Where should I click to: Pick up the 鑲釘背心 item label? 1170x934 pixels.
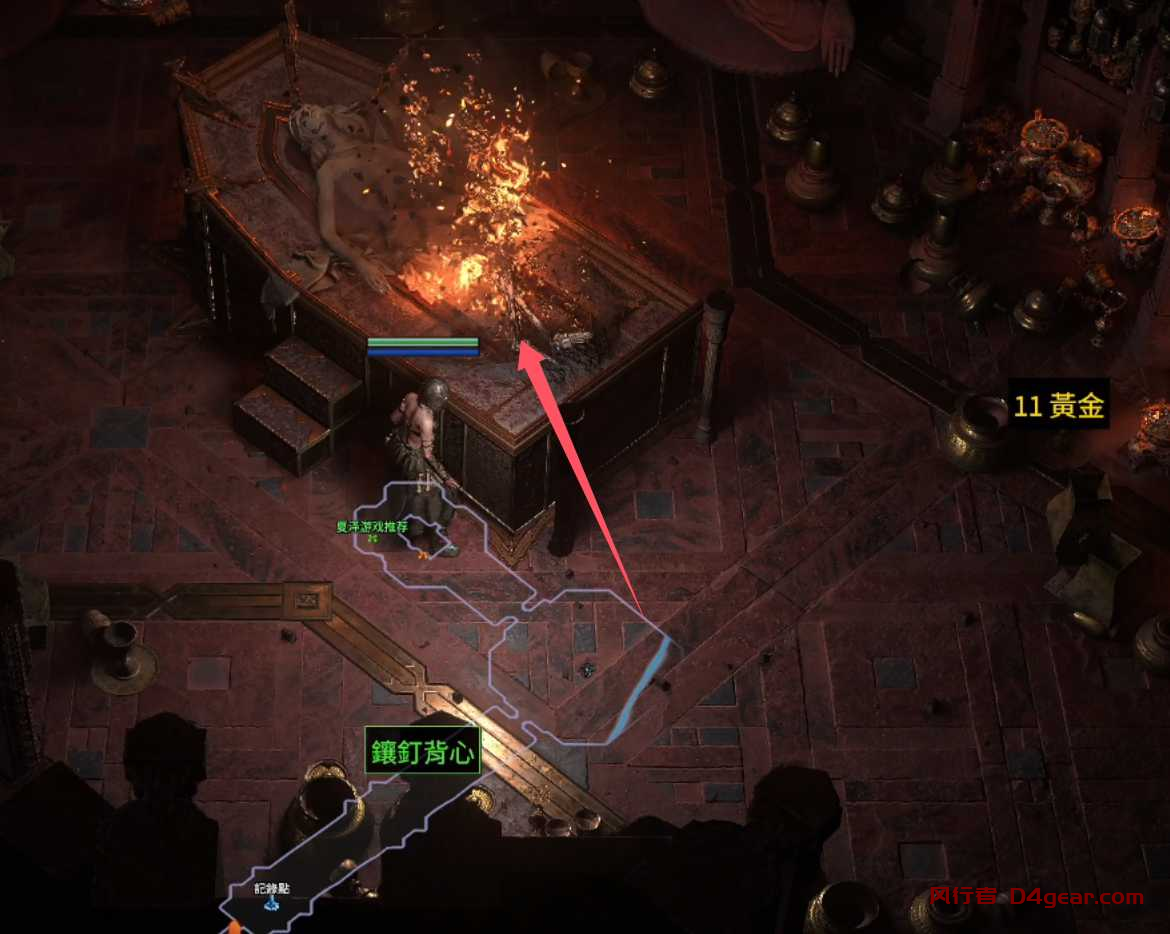(x=422, y=752)
